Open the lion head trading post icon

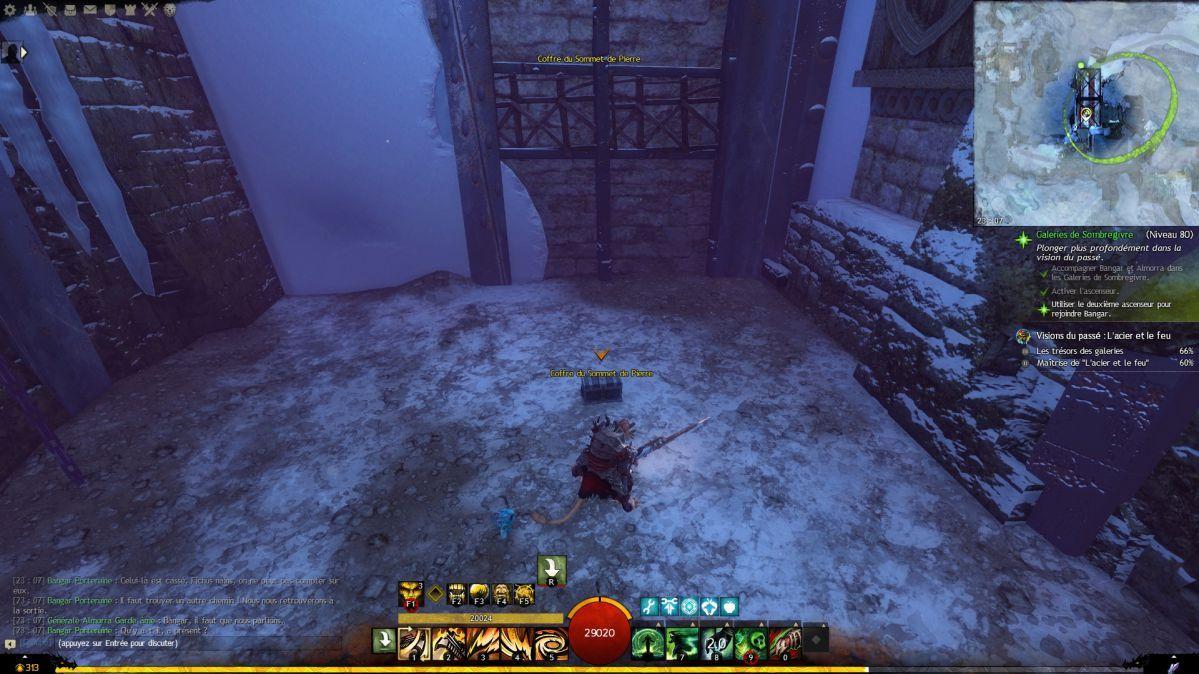(170, 9)
